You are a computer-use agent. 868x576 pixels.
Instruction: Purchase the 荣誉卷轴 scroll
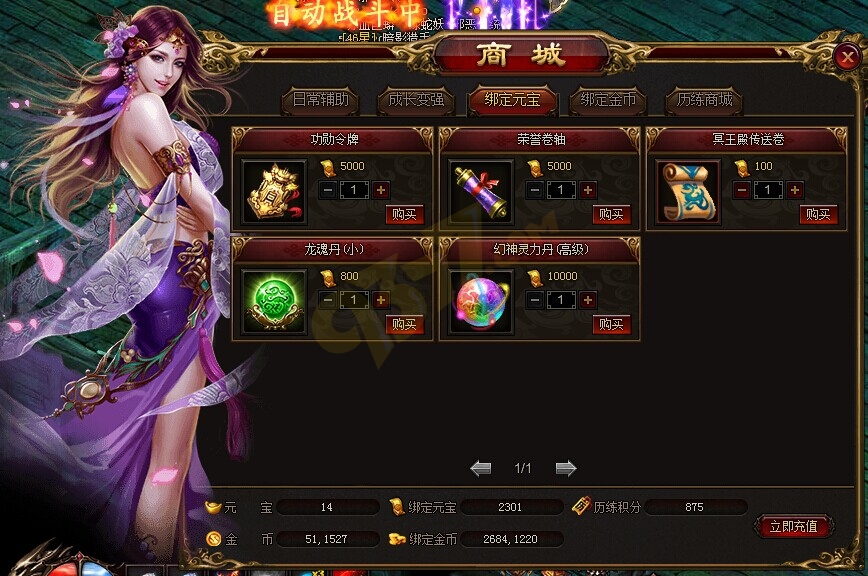pos(612,214)
